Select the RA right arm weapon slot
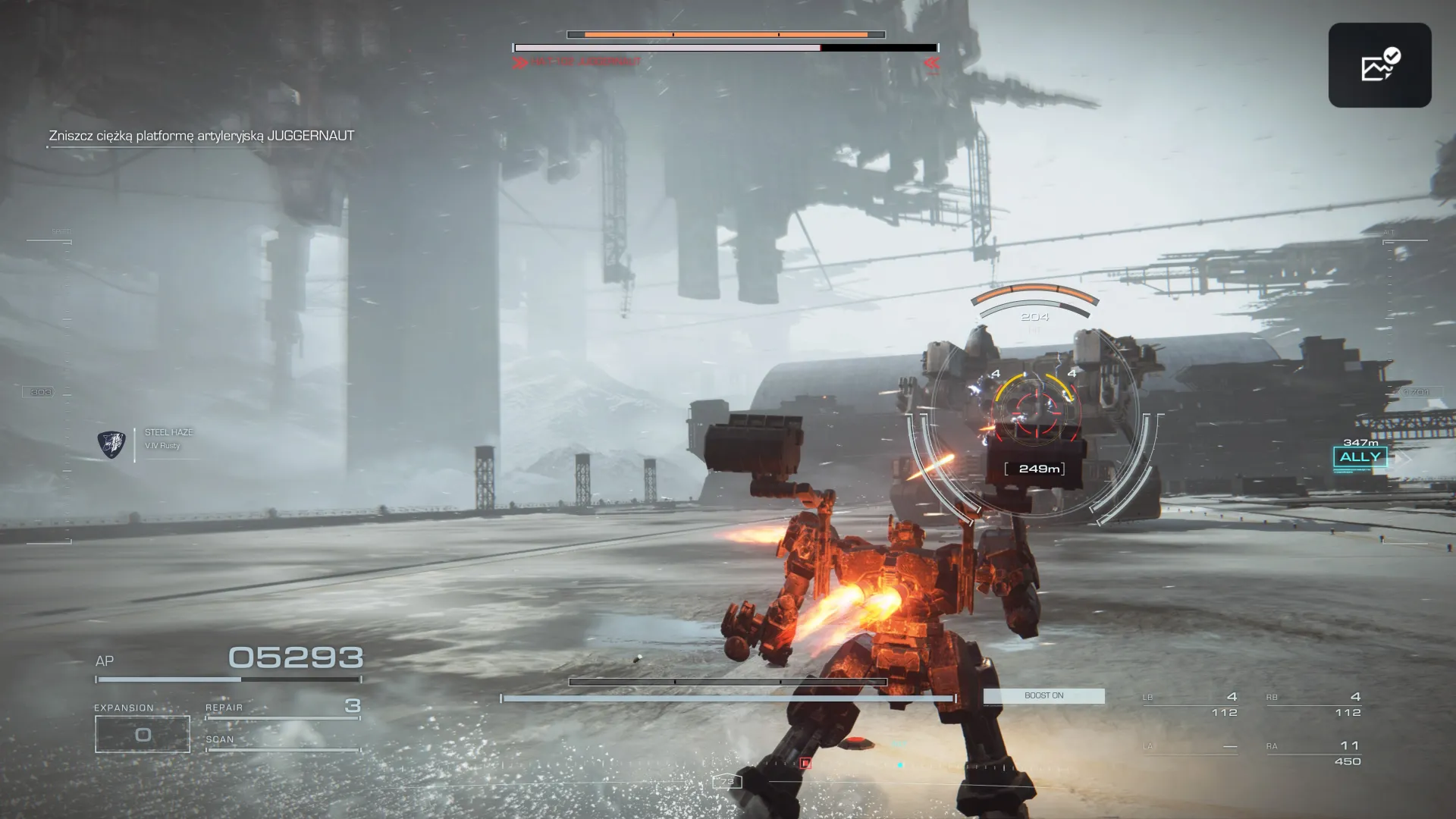1456x819 pixels. (x=1313, y=752)
